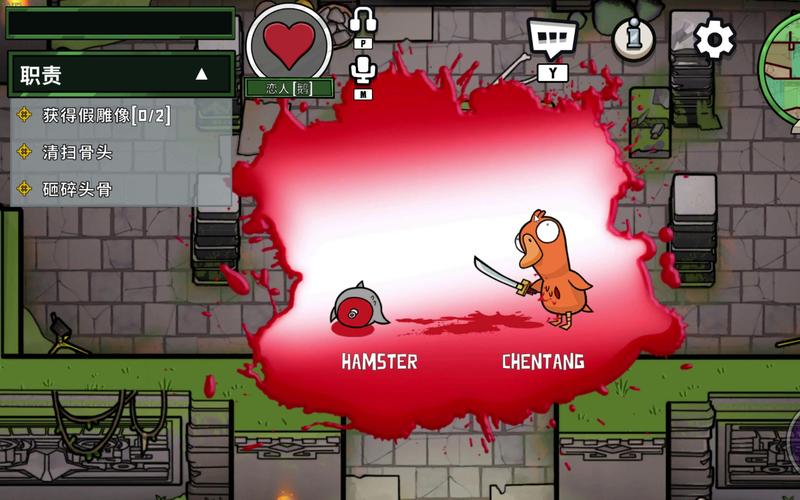Open the chat speech bubble
This screenshot has height=500, width=800.
553,39
